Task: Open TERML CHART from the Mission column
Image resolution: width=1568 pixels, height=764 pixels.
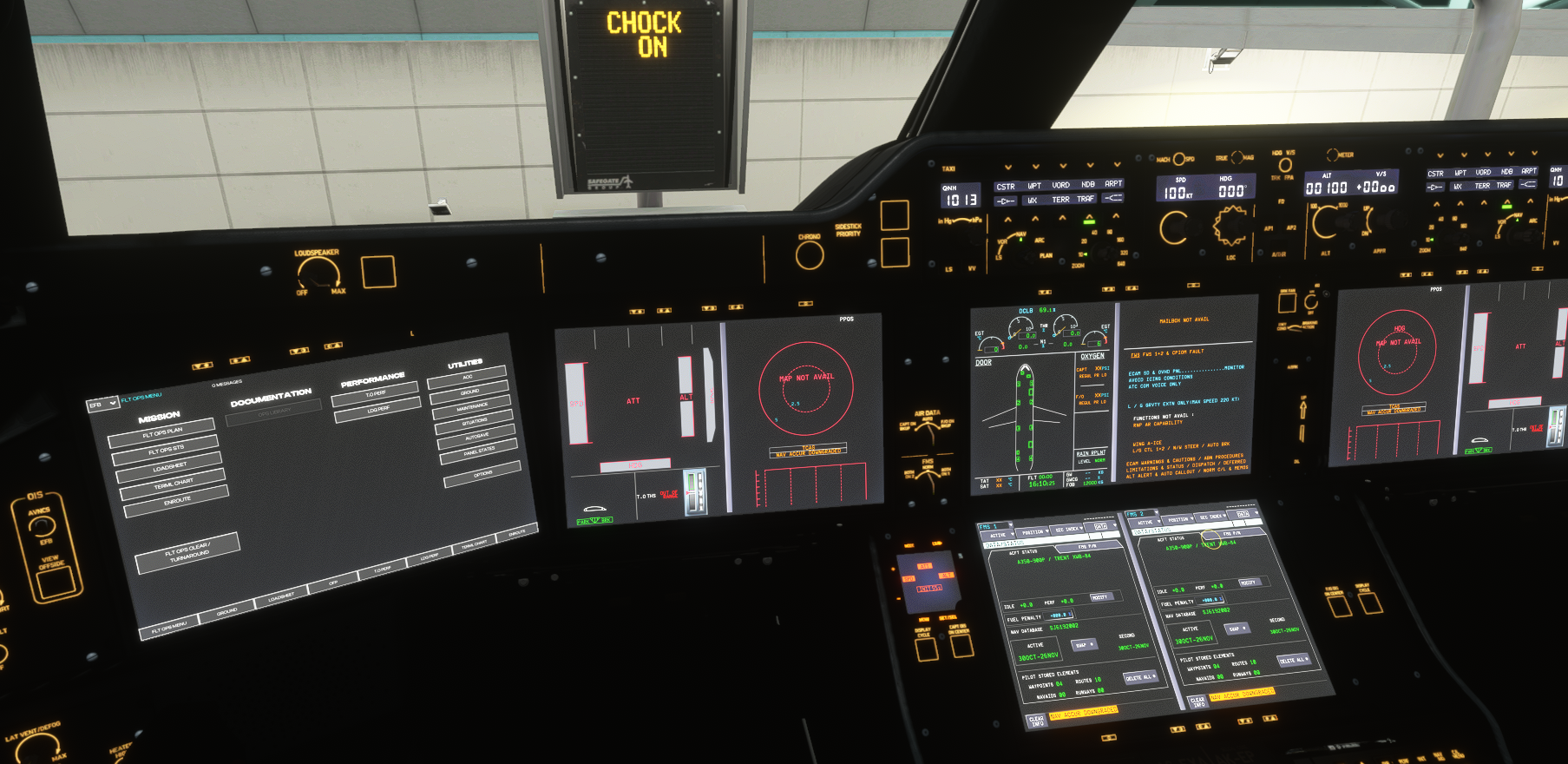Action: coord(173,484)
